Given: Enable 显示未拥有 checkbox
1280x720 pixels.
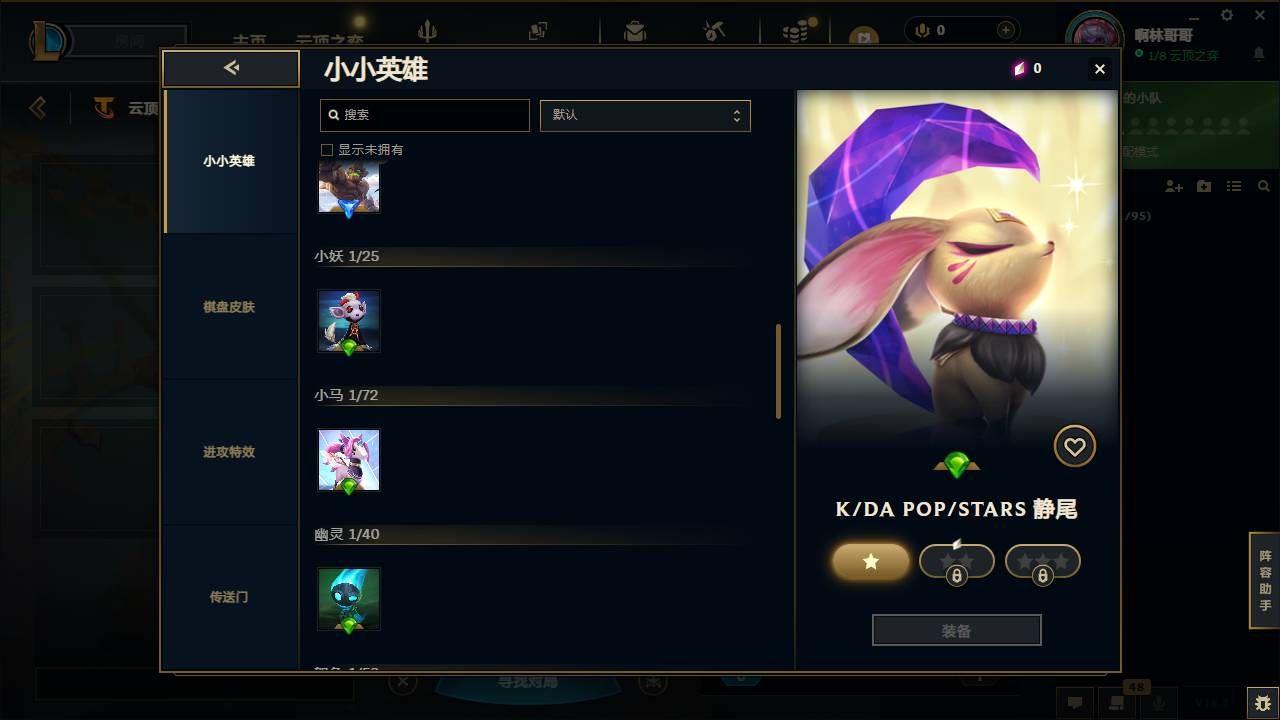Looking at the screenshot, I should tap(326, 149).
